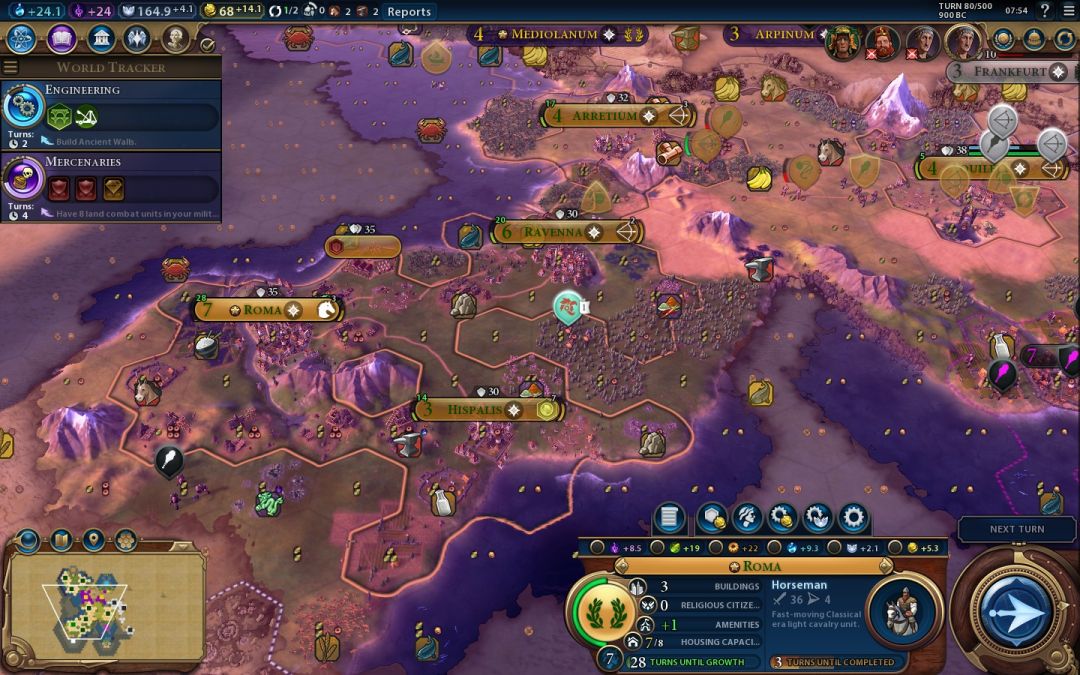1080x675 pixels.
Task: Open the minimap lens selector (folded map icon)
Action: pyautogui.click(x=61, y=541)
